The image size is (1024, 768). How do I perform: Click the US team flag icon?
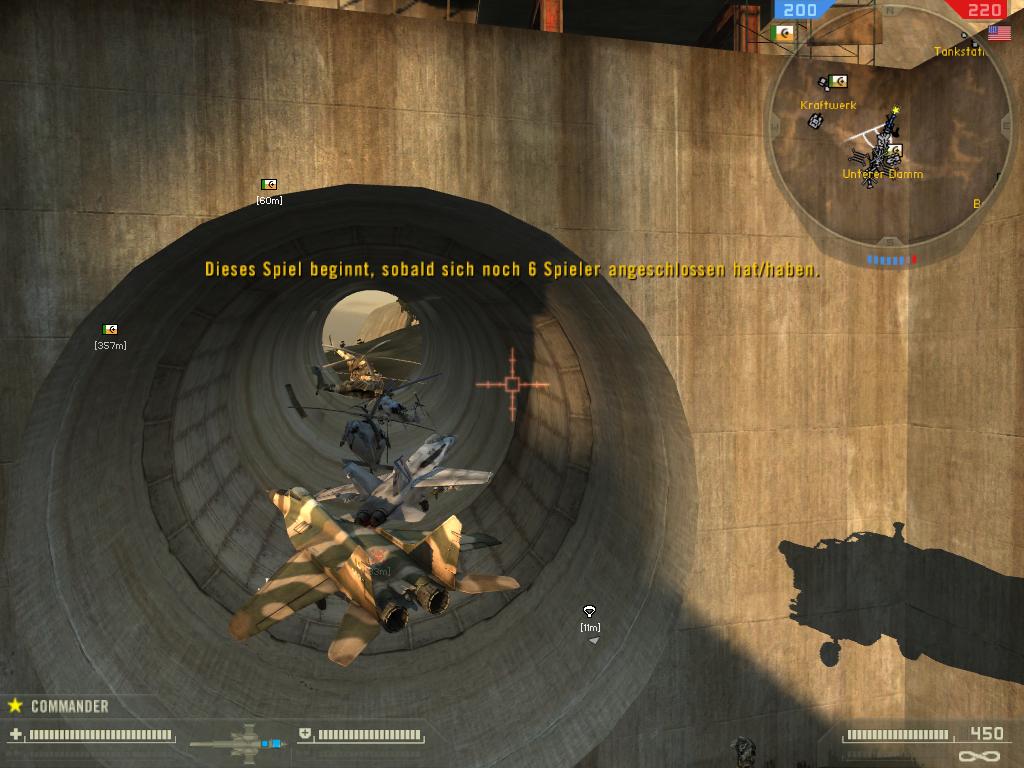pyautogui.click(x=999, y=33)
